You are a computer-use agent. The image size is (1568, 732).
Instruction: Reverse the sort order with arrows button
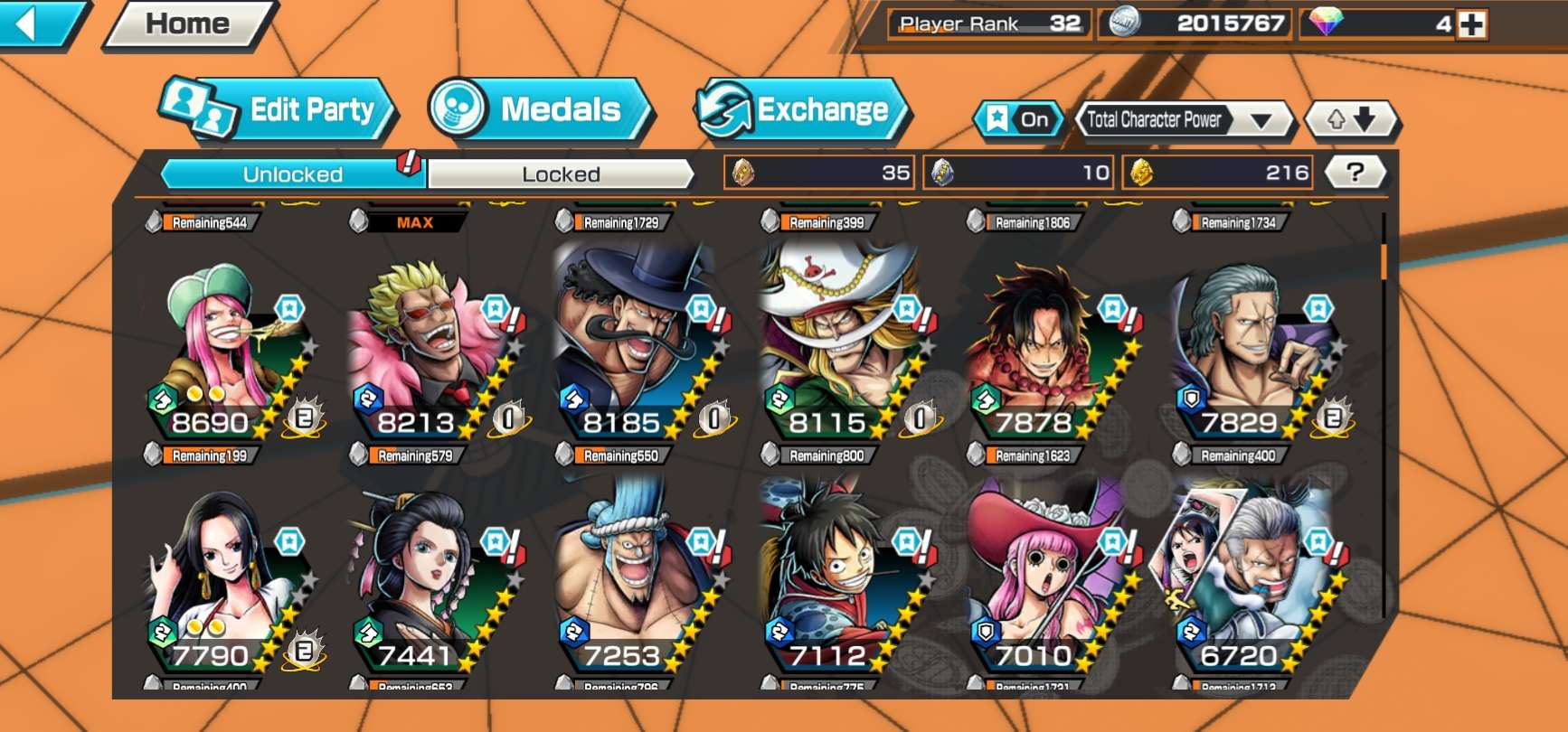1351,119
